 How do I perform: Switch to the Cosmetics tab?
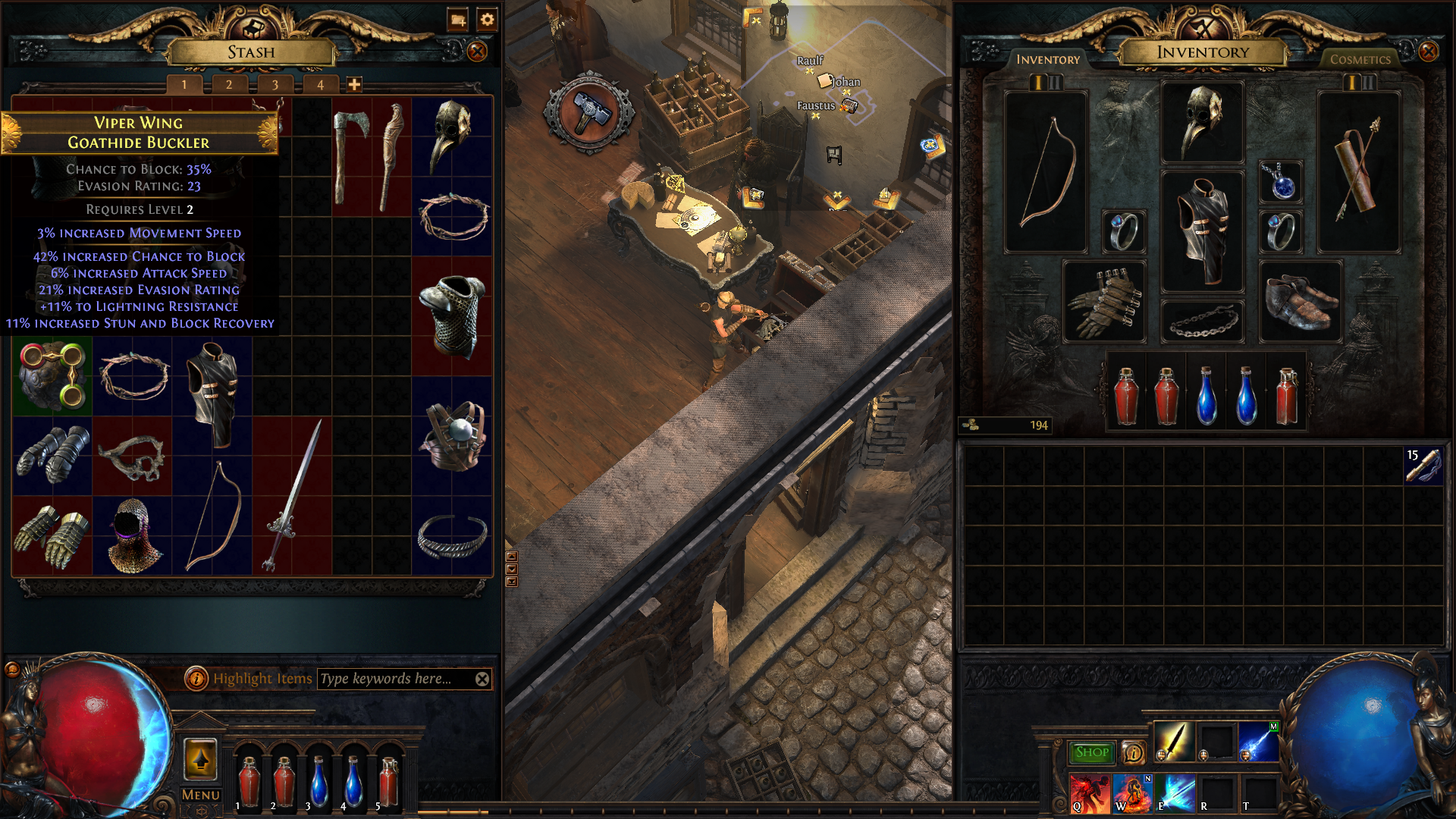1360,59
